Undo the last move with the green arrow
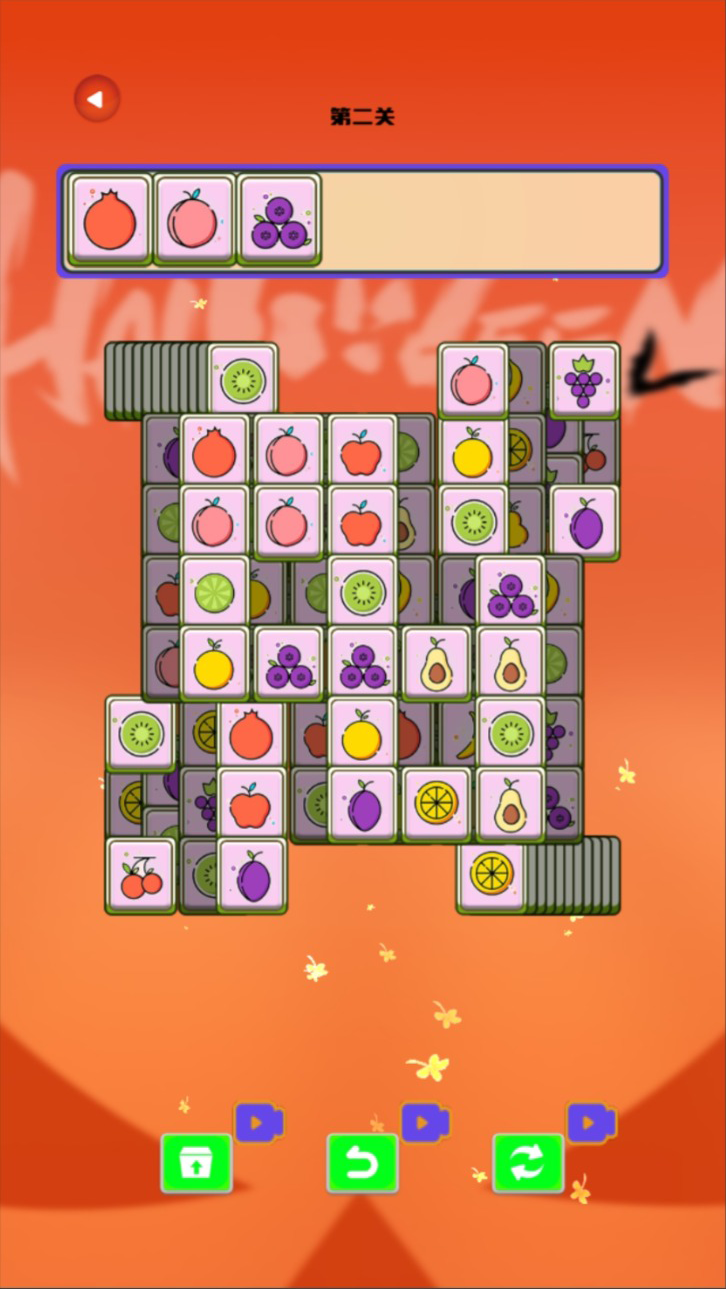The height and width of the screenshot is (1289, 726). coord(362,1163)
